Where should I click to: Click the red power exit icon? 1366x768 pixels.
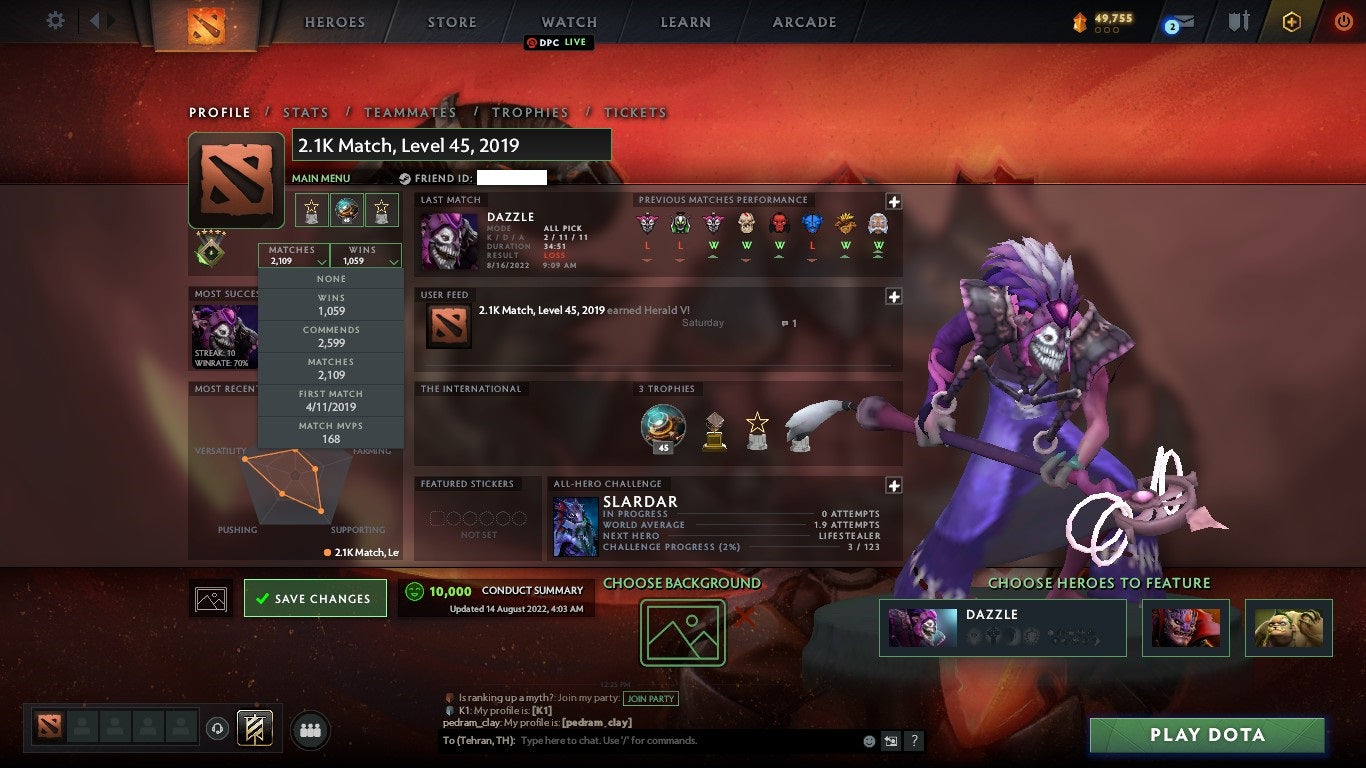tap(1343, 20)
